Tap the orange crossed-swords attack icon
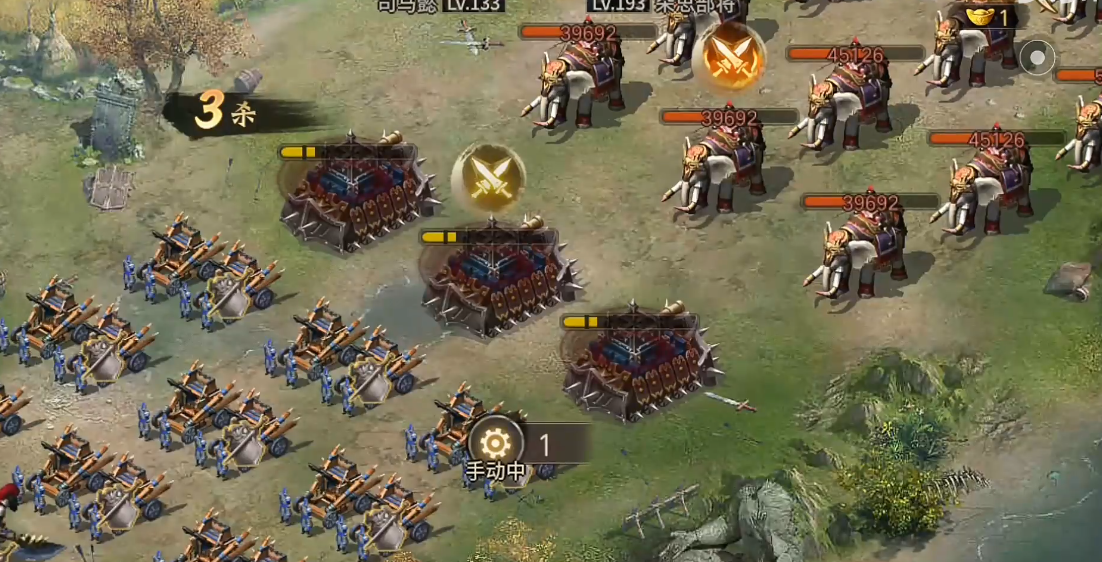This screenshot has width=1102, height=562. pyautogui.click(x=729, y=55)
